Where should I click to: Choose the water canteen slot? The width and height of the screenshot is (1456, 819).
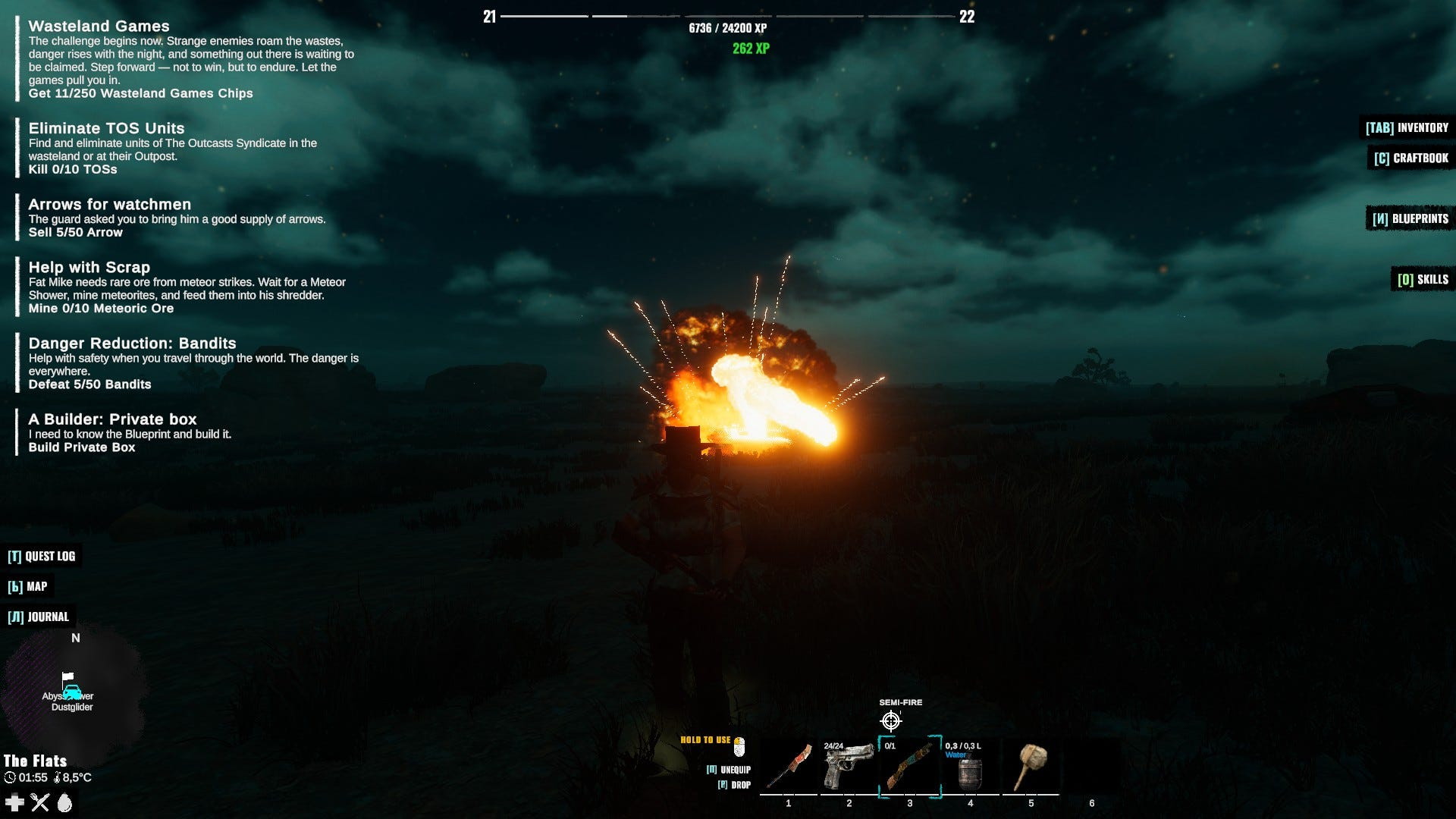(970, 767)
